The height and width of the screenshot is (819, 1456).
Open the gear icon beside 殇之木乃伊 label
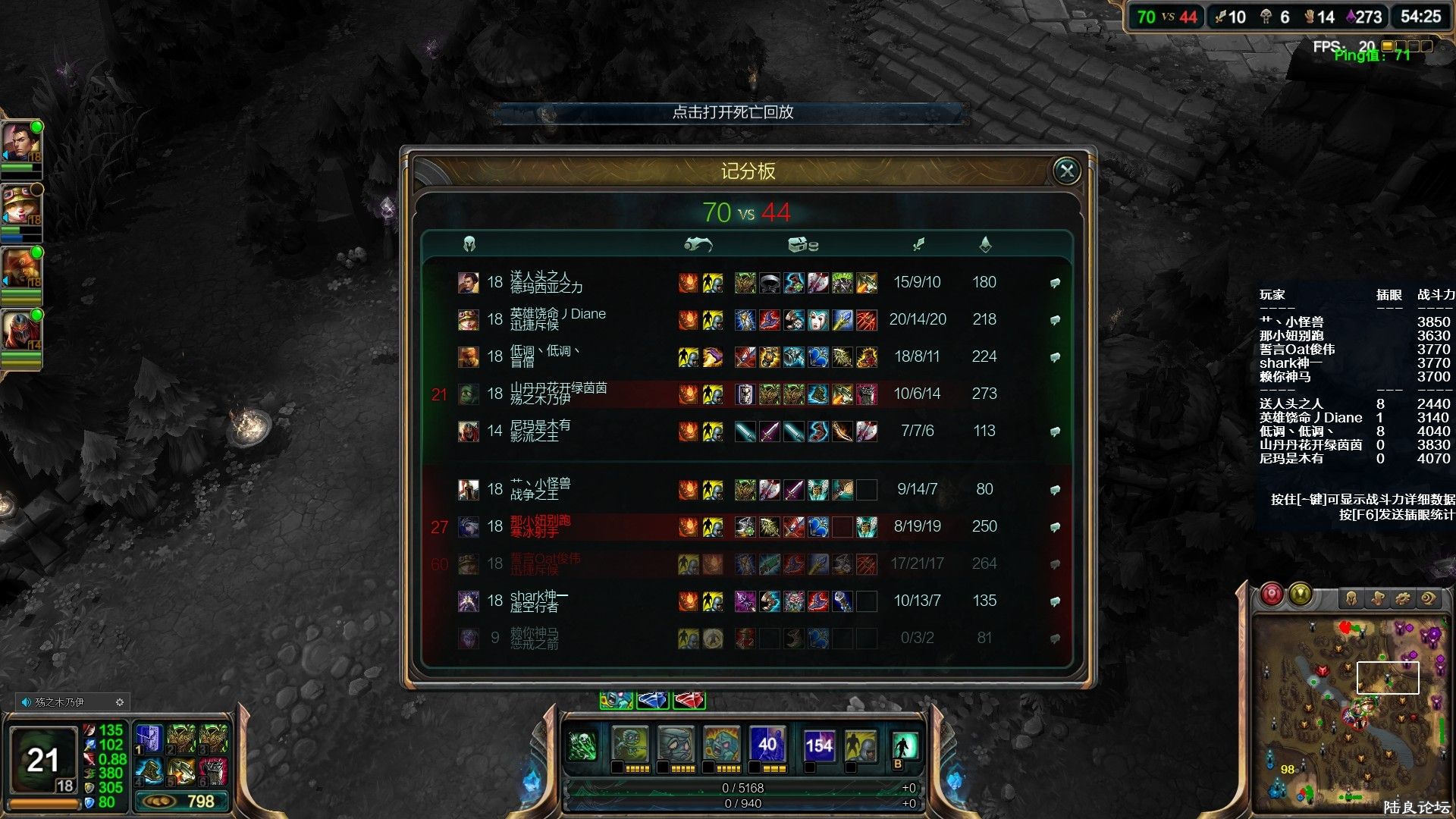click(119, 702)
